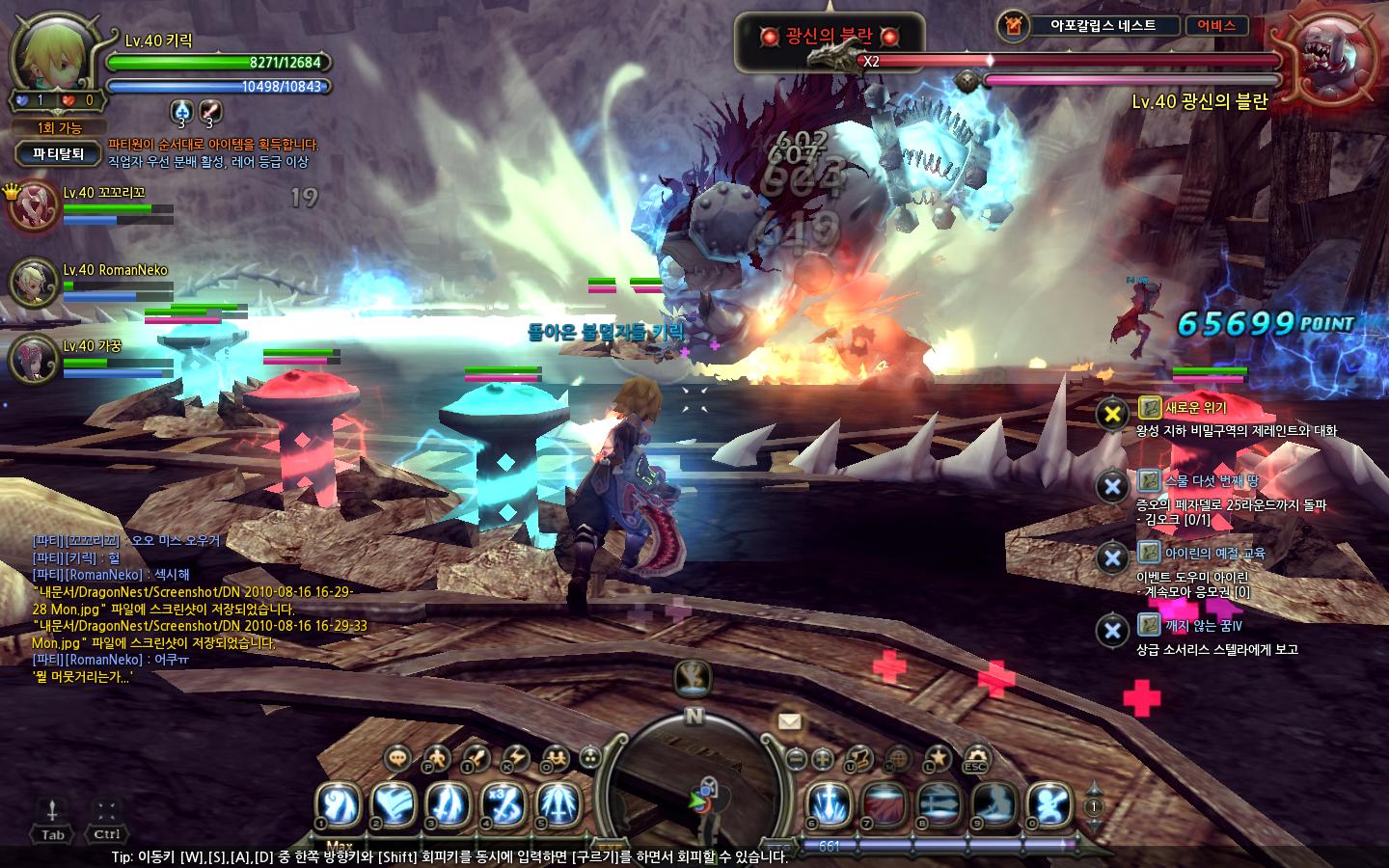The height and width of the screenshot is (868, 1389).
Task: Dismiss the 스물 다섯 번째 땅 quest tracker
Action: (x=1113, y=486)
